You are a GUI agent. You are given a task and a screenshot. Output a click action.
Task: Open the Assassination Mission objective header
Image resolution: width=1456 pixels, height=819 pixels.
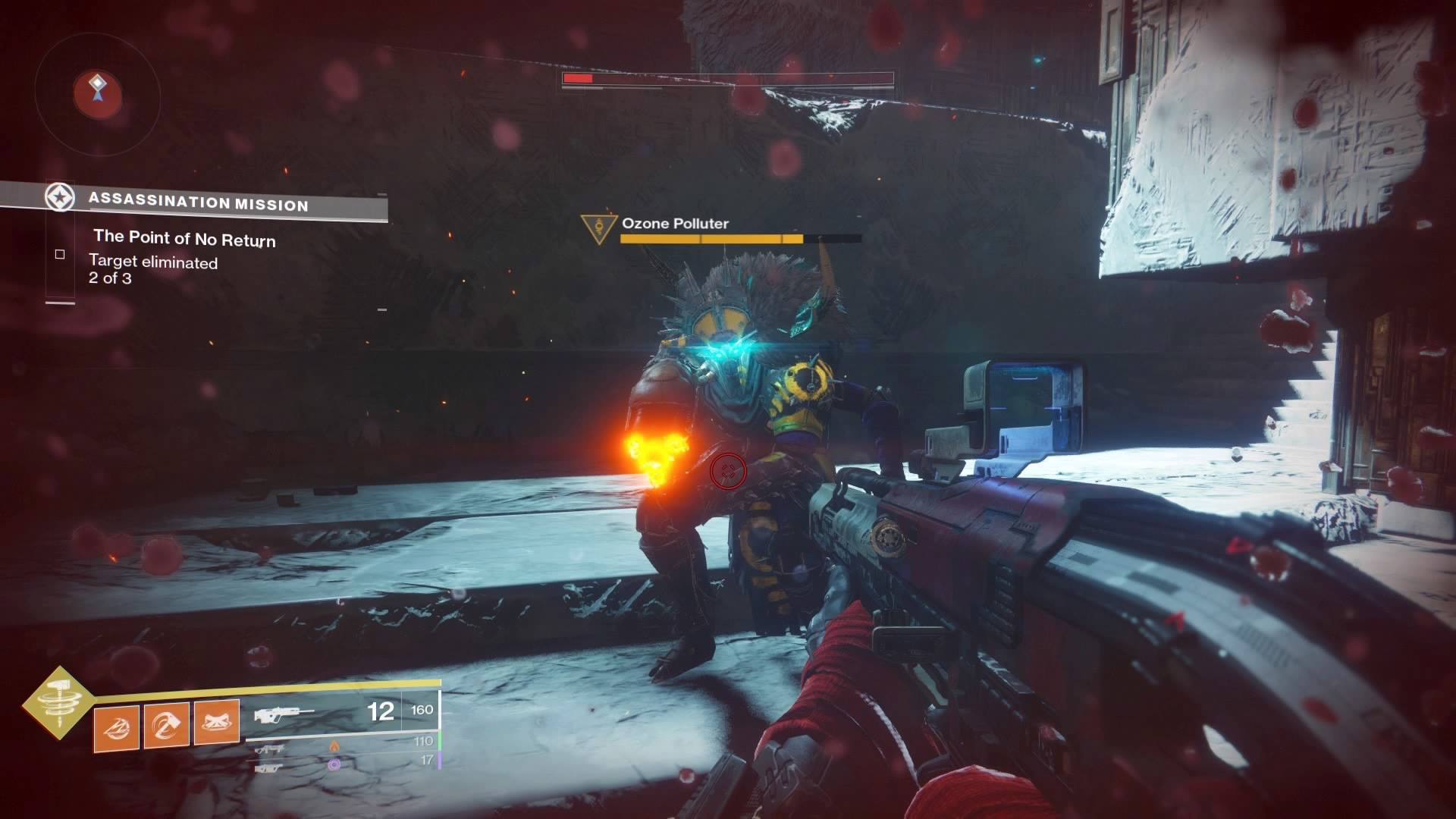[x=197, y=202]
